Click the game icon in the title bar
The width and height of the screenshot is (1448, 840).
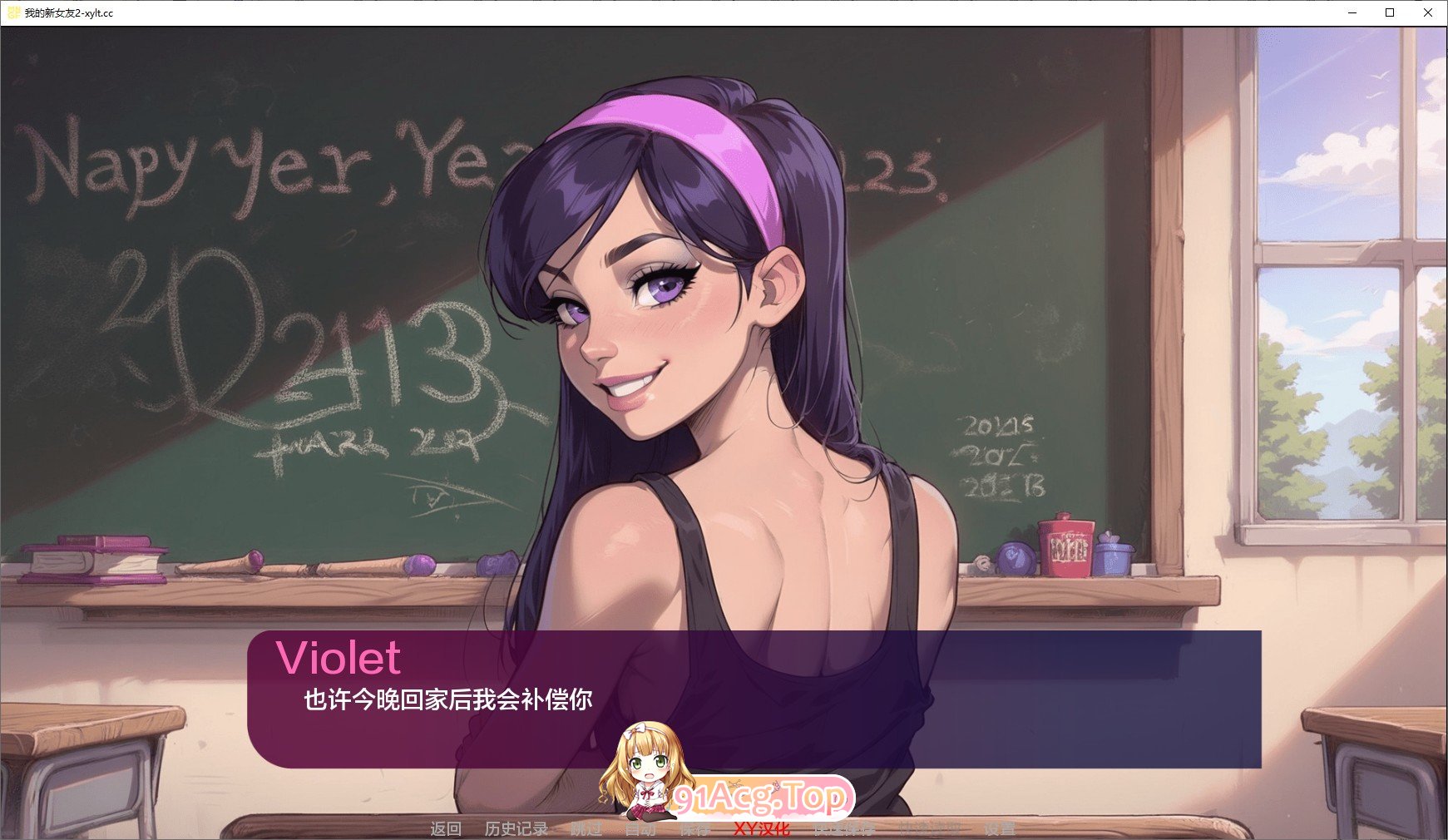click(12, 12)
